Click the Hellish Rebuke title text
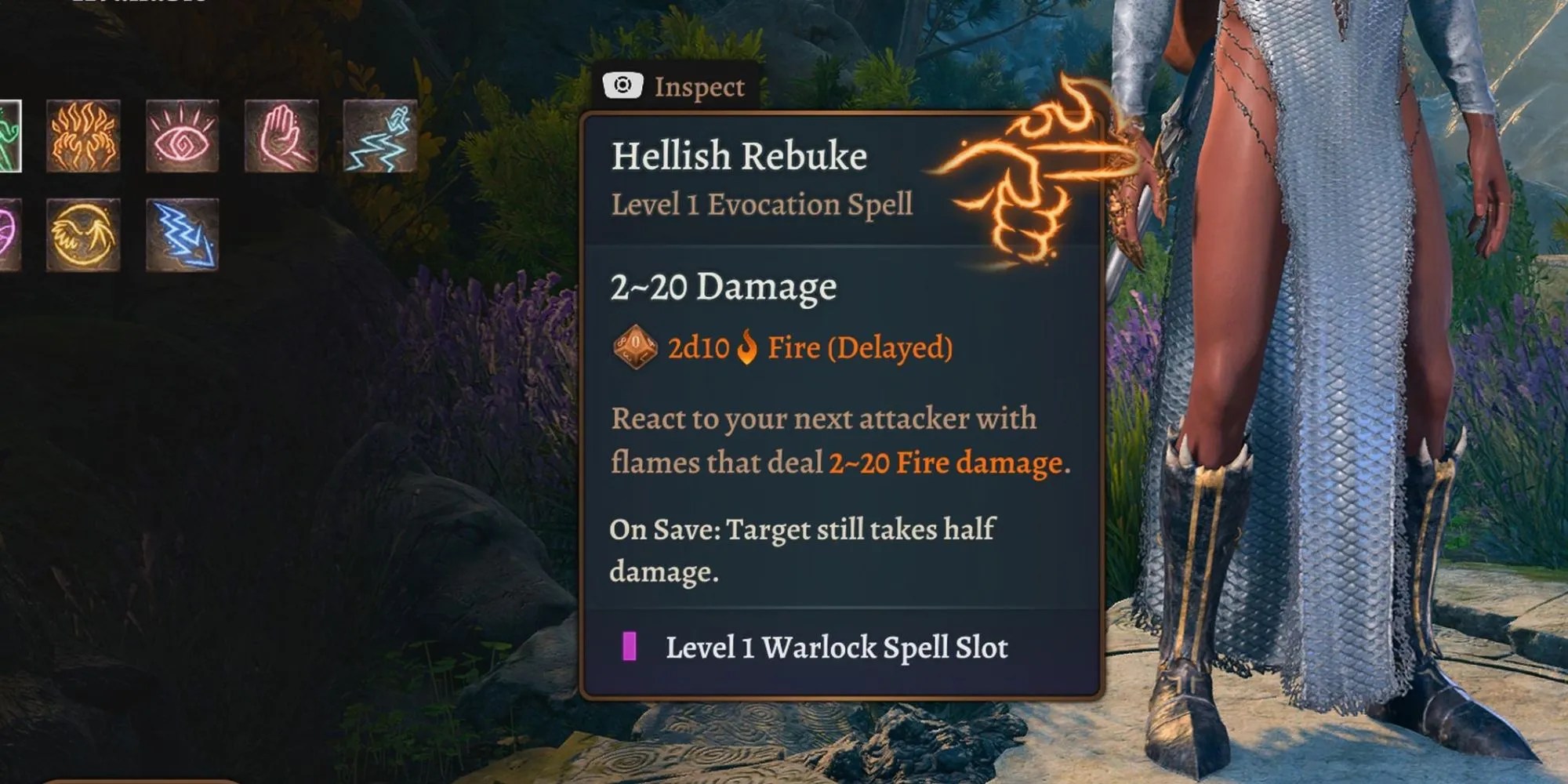The width and height of the screenshot is (1568, 784). [740, 155]
